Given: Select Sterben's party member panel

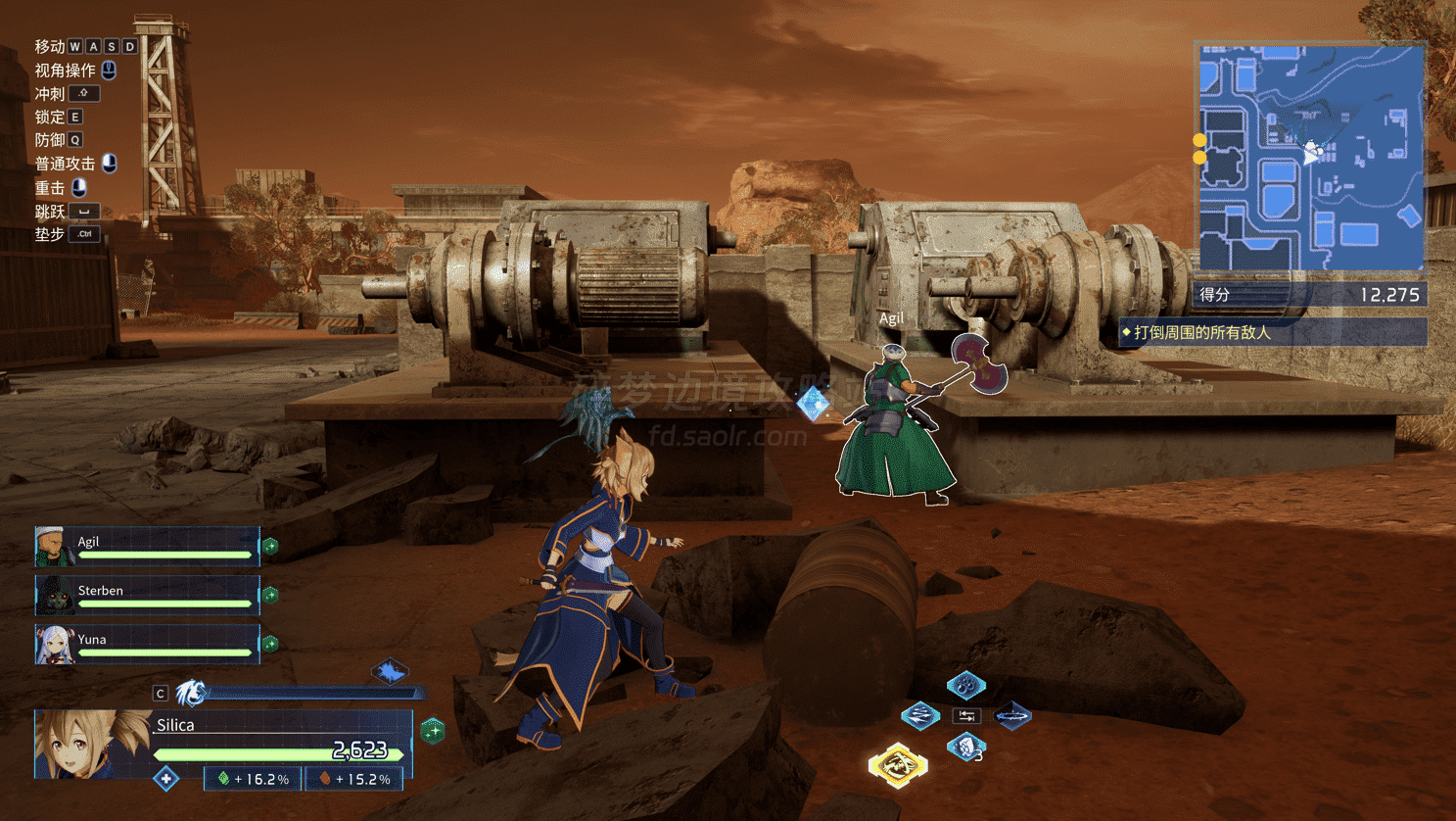Looking at the screenshot, I should pyautogui.click(x=147, y=596).
